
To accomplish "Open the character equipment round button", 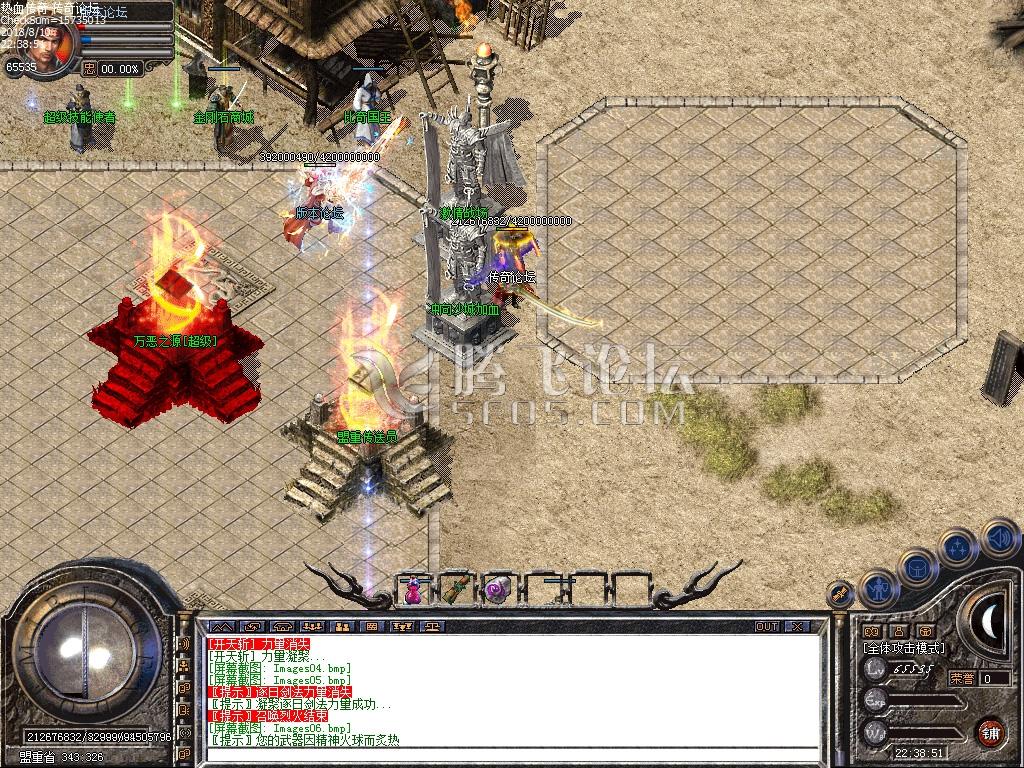I will (x=880, y=589).
